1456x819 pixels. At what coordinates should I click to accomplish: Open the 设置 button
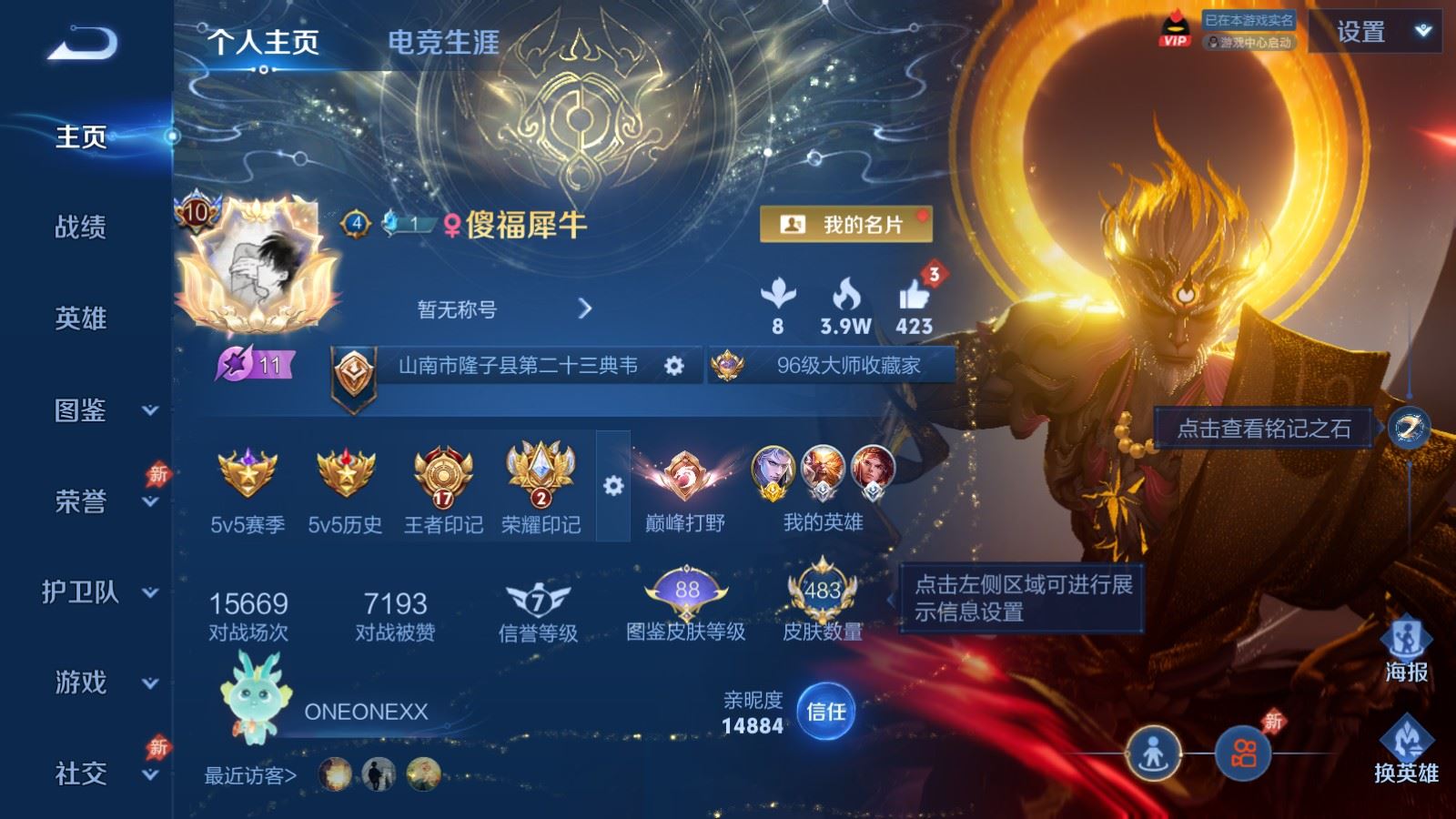tap(1361, 33)
